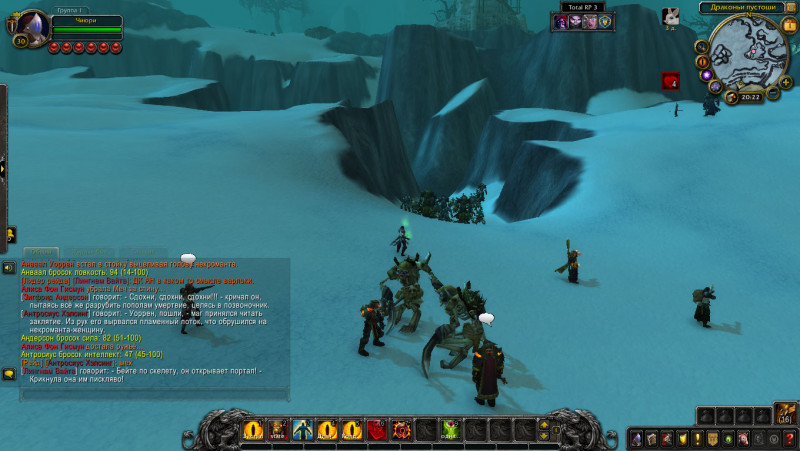Open the chat speech bubble menu button

[x=8, y=374]
